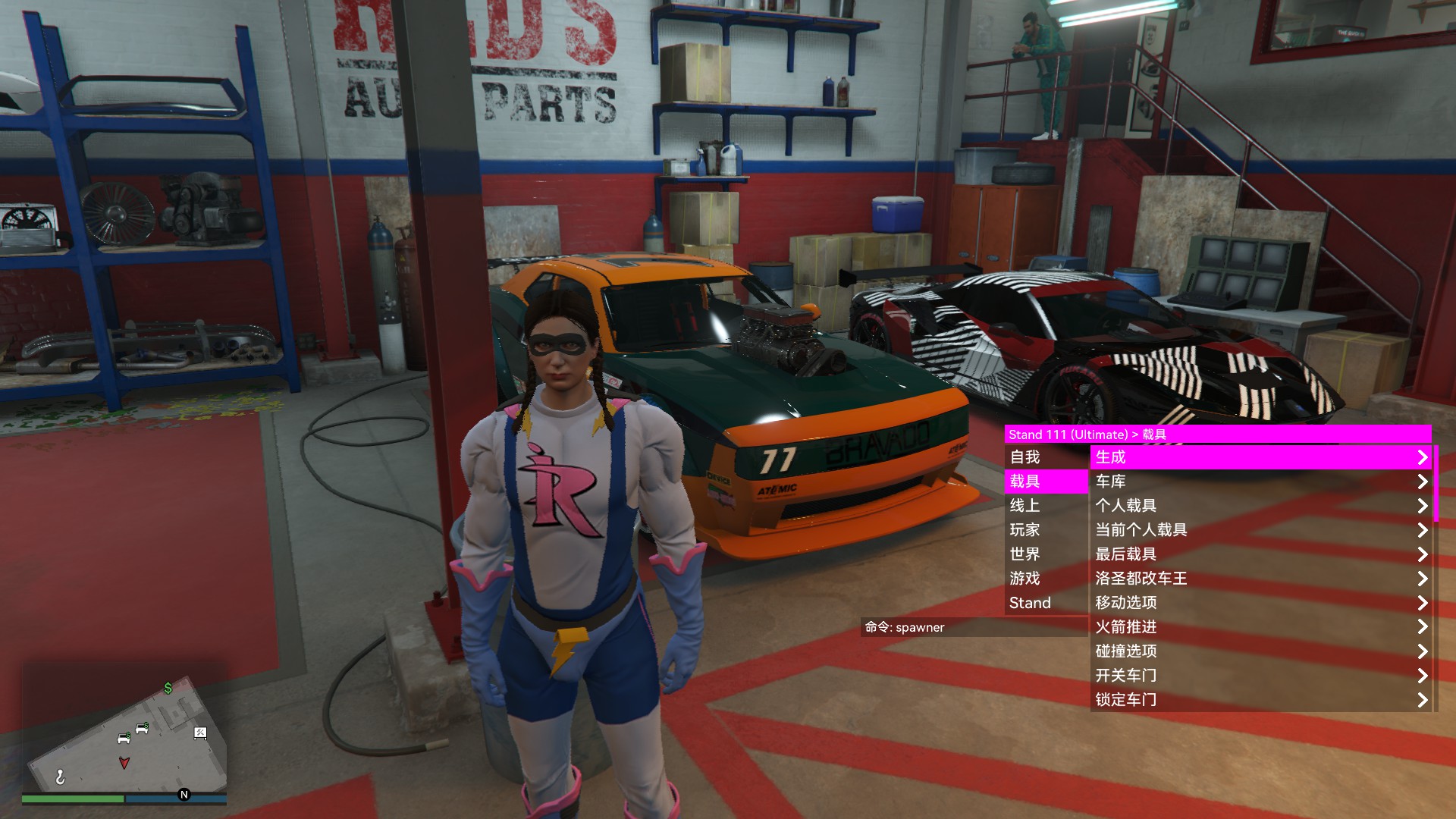
Task: Select 洛圣都改车王 customs menu
Action: point(1259,579)
